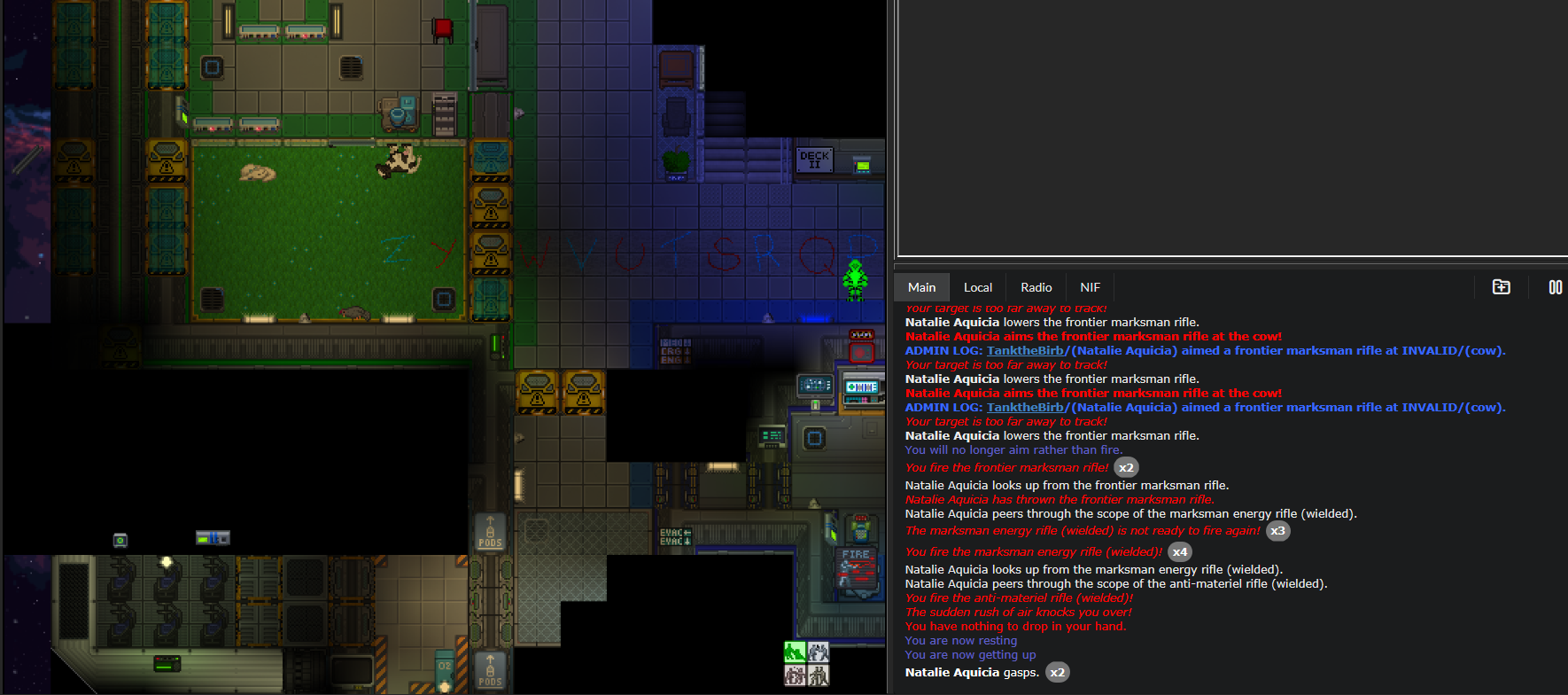Click the PODS escape sign
Viewport: 1568px width, 695px height.
490,533
